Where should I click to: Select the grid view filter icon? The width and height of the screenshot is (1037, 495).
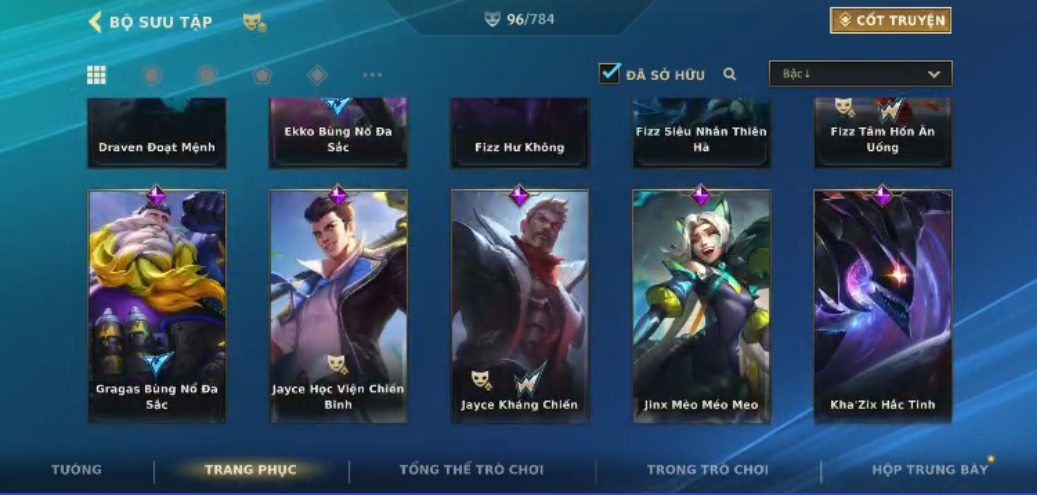point(97,75)
